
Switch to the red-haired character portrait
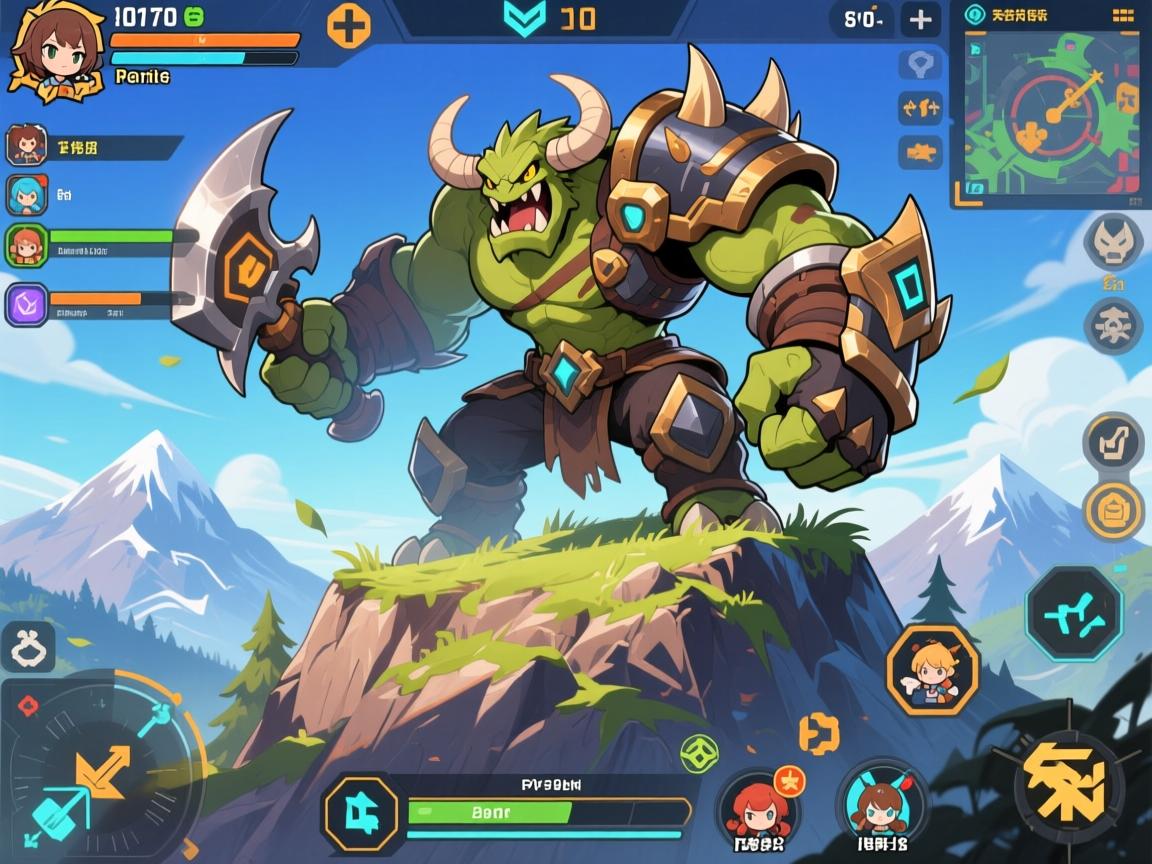pyautogui.click(x=759, y=806)
